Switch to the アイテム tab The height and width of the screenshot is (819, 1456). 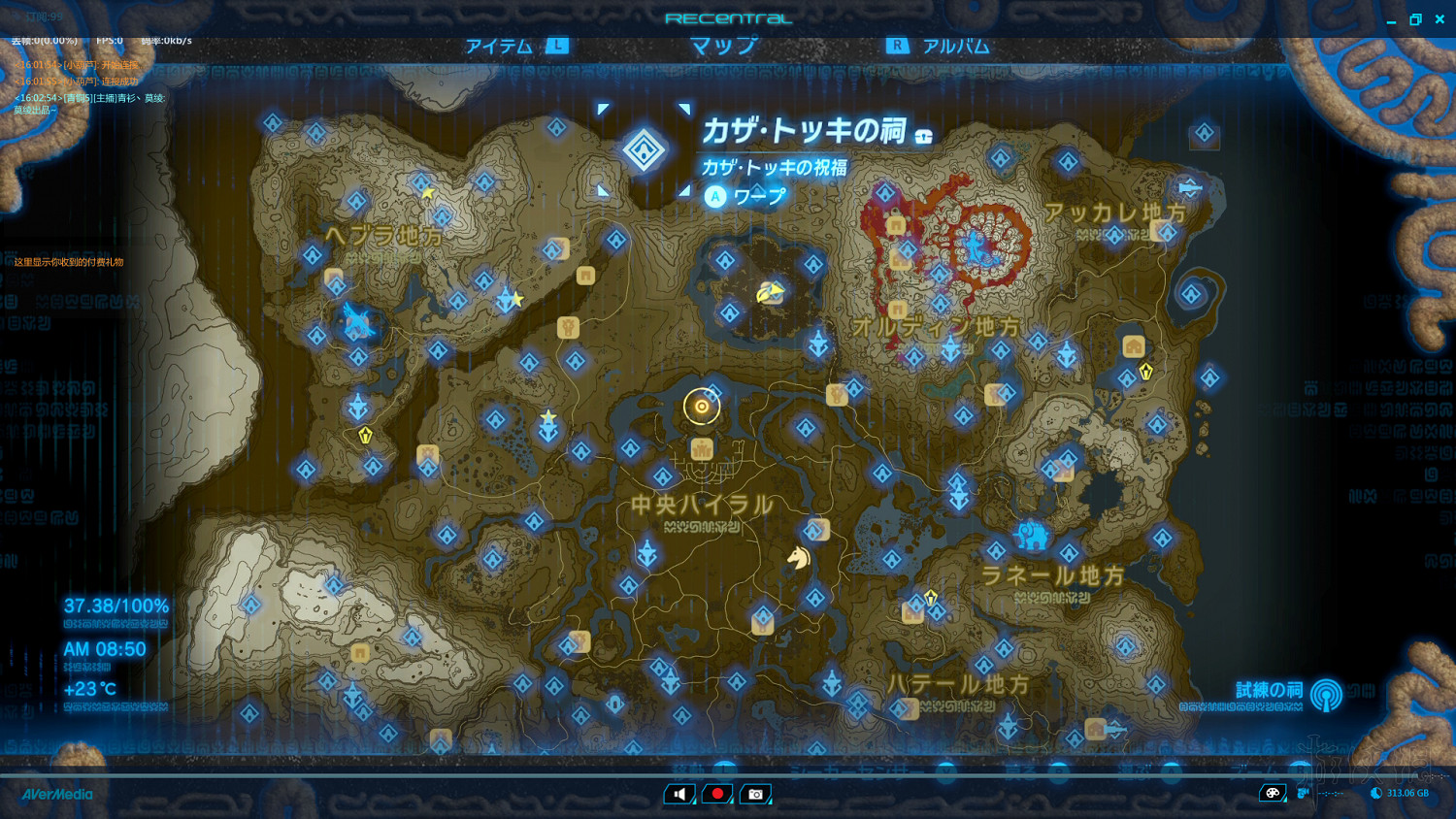click(x=500, y=45)
